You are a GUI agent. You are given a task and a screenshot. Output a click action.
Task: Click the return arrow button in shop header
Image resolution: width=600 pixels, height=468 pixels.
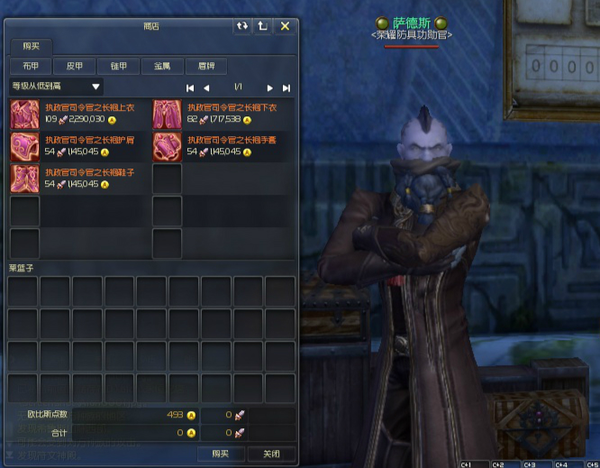point(263,26)
